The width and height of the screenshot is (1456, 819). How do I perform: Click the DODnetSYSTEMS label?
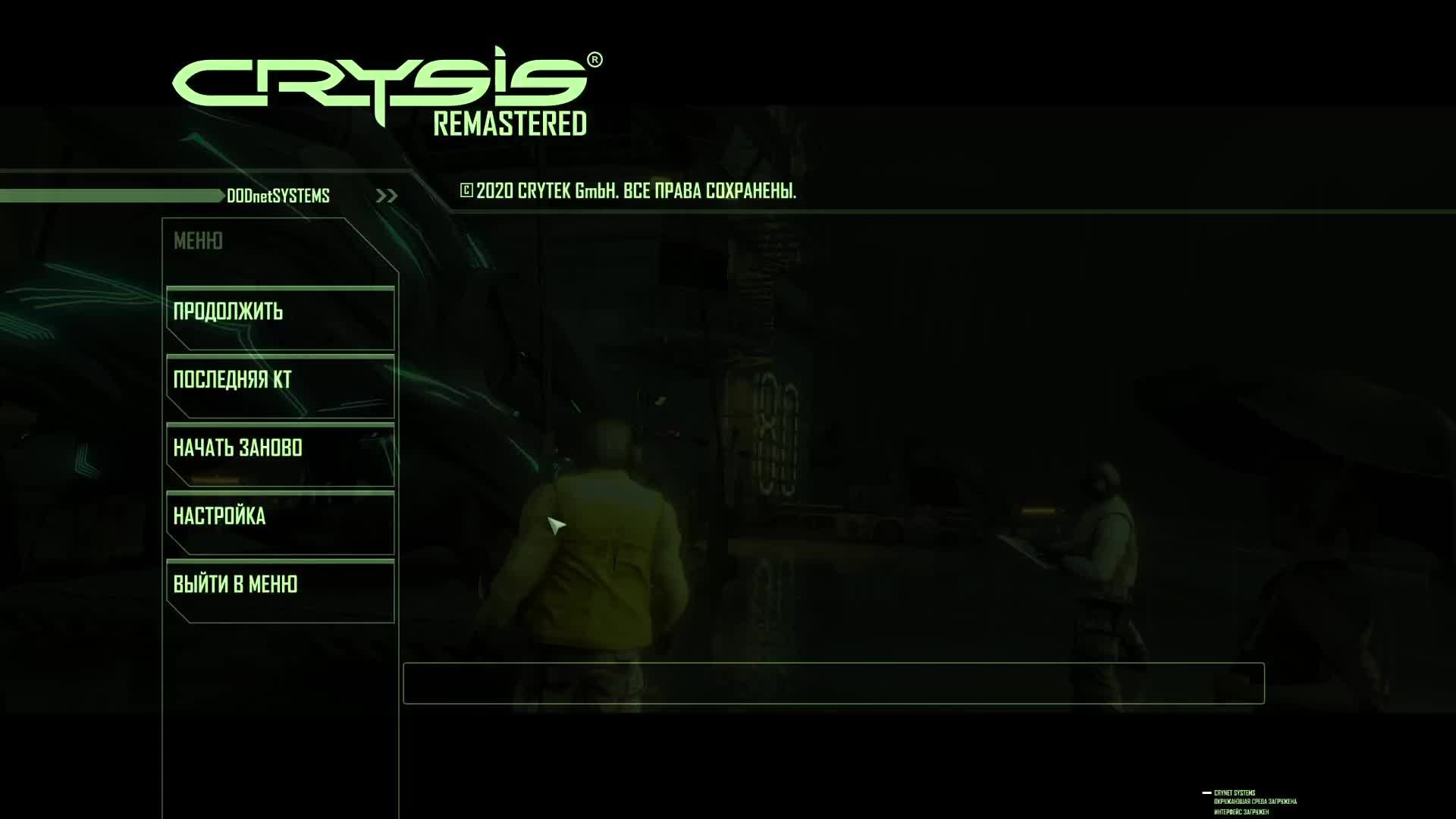point(277,196)
